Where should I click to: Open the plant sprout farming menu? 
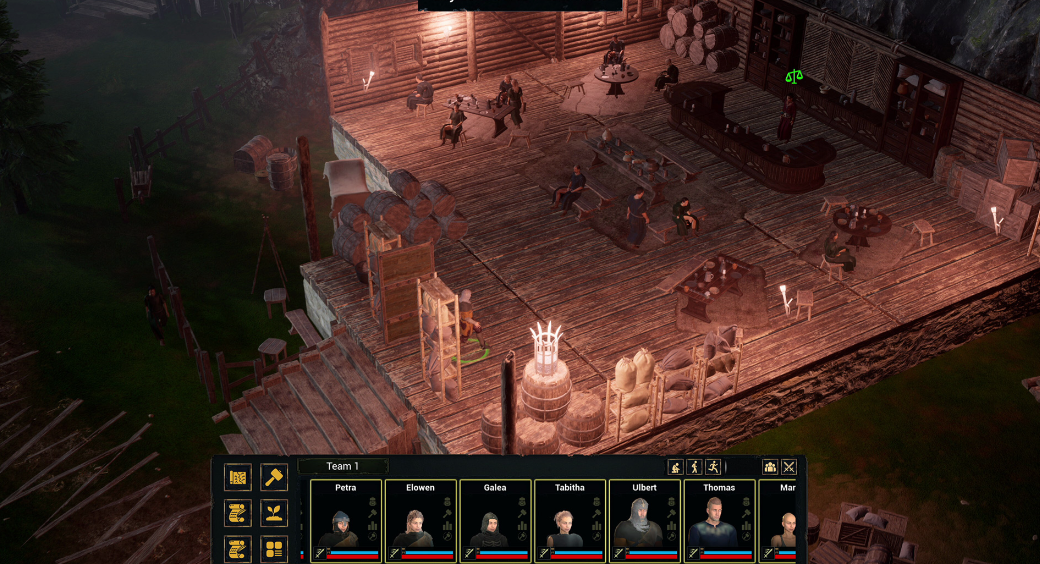coord(274,513)
